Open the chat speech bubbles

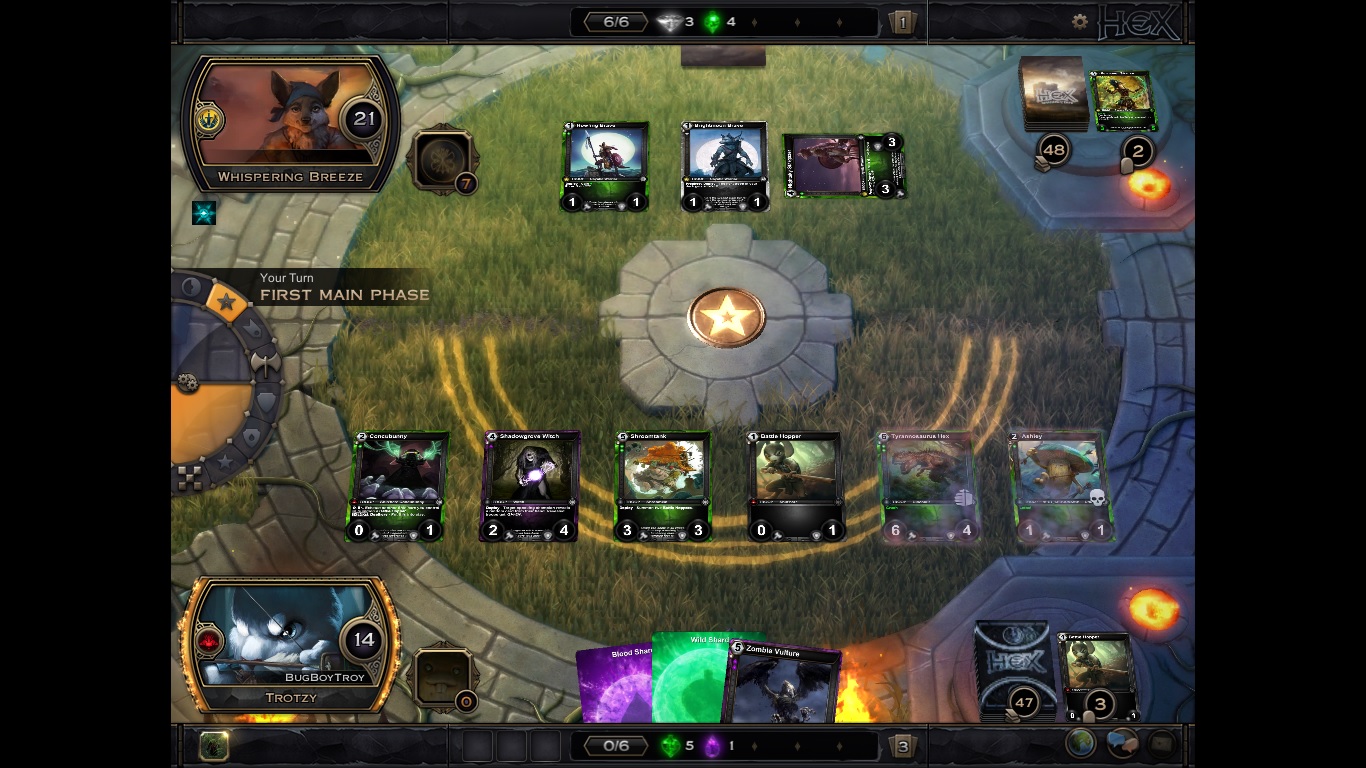pos(1121,744)
